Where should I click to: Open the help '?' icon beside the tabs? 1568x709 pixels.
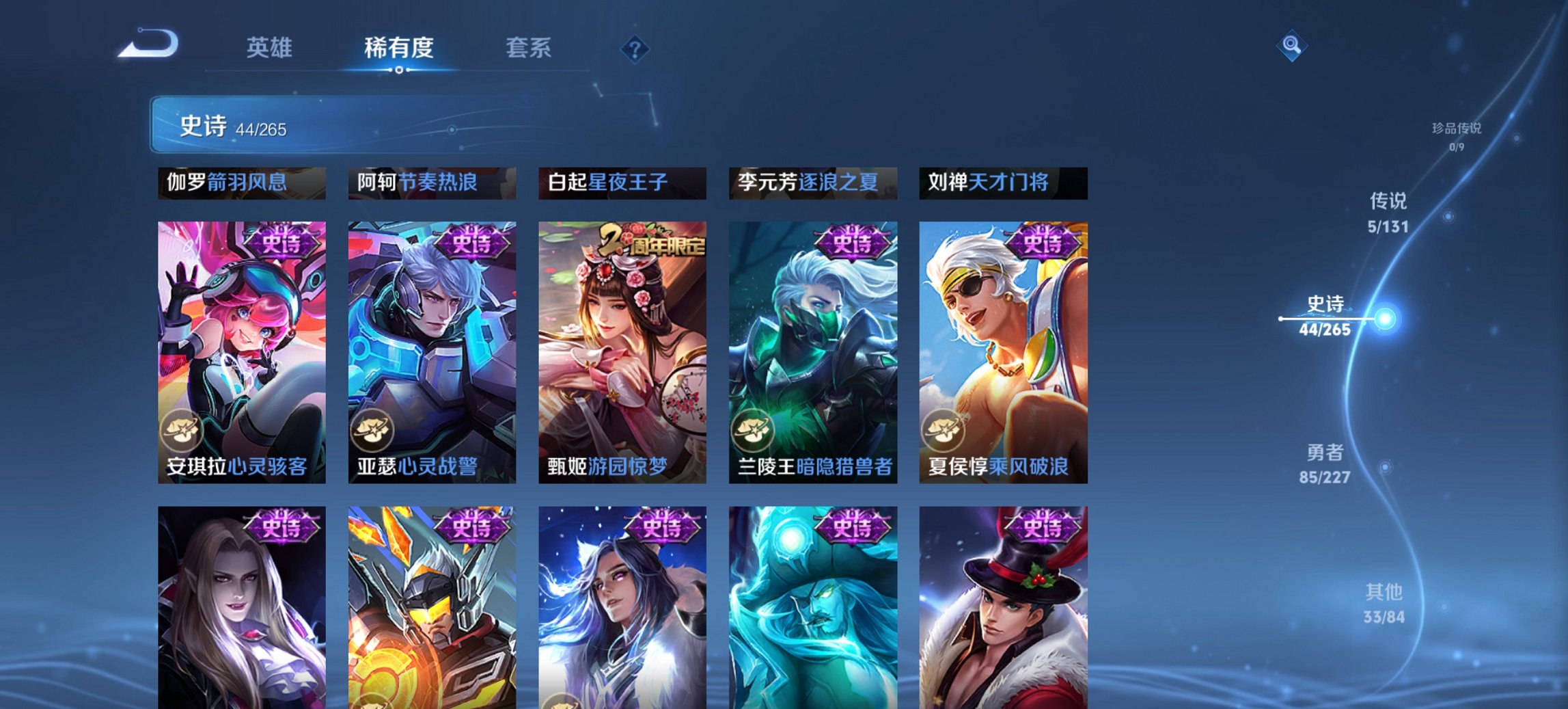pyautogui.click(x=635, y=48)
